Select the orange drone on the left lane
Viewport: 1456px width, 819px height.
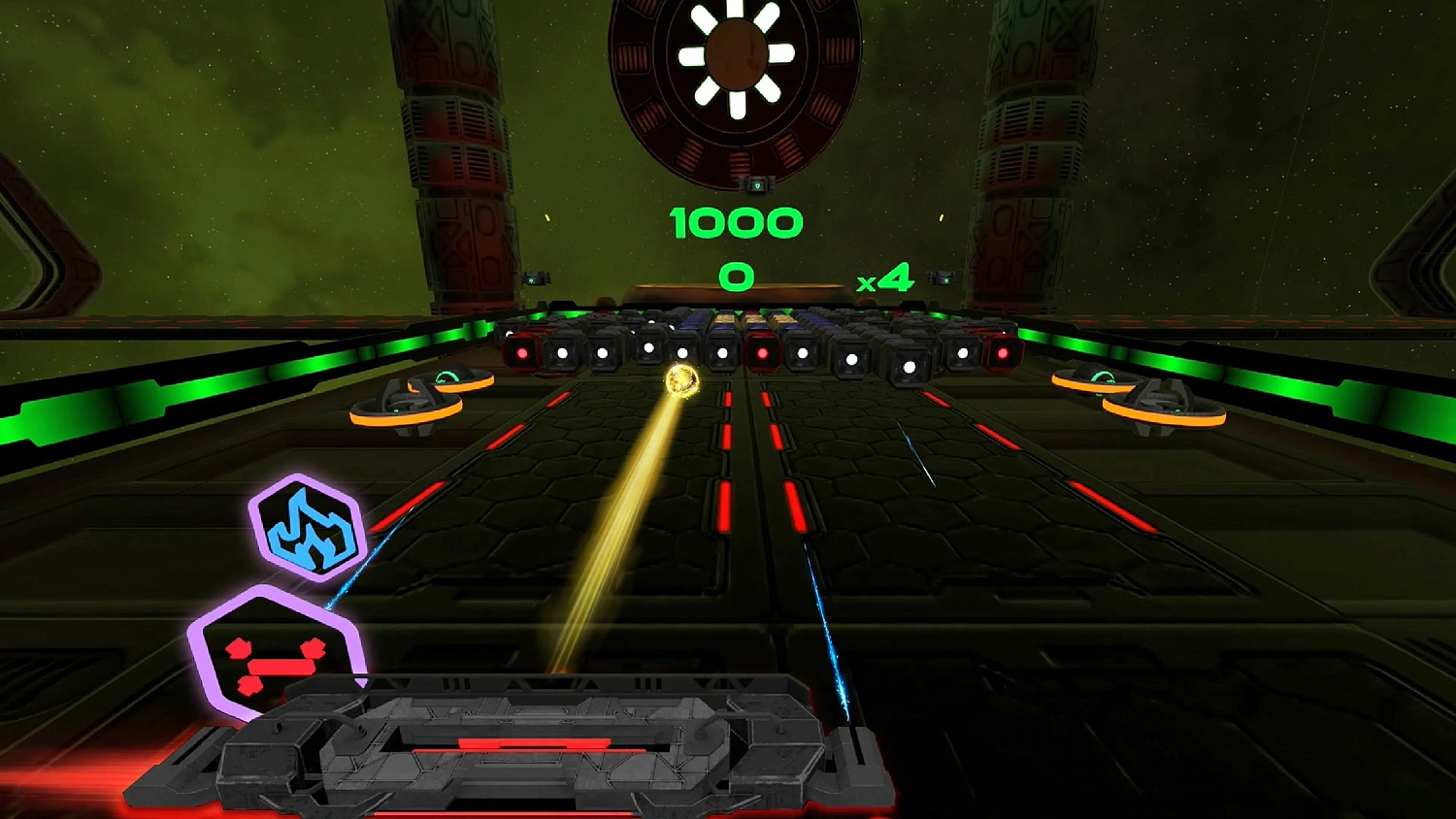pyautogui.click(x=406, y=406)
